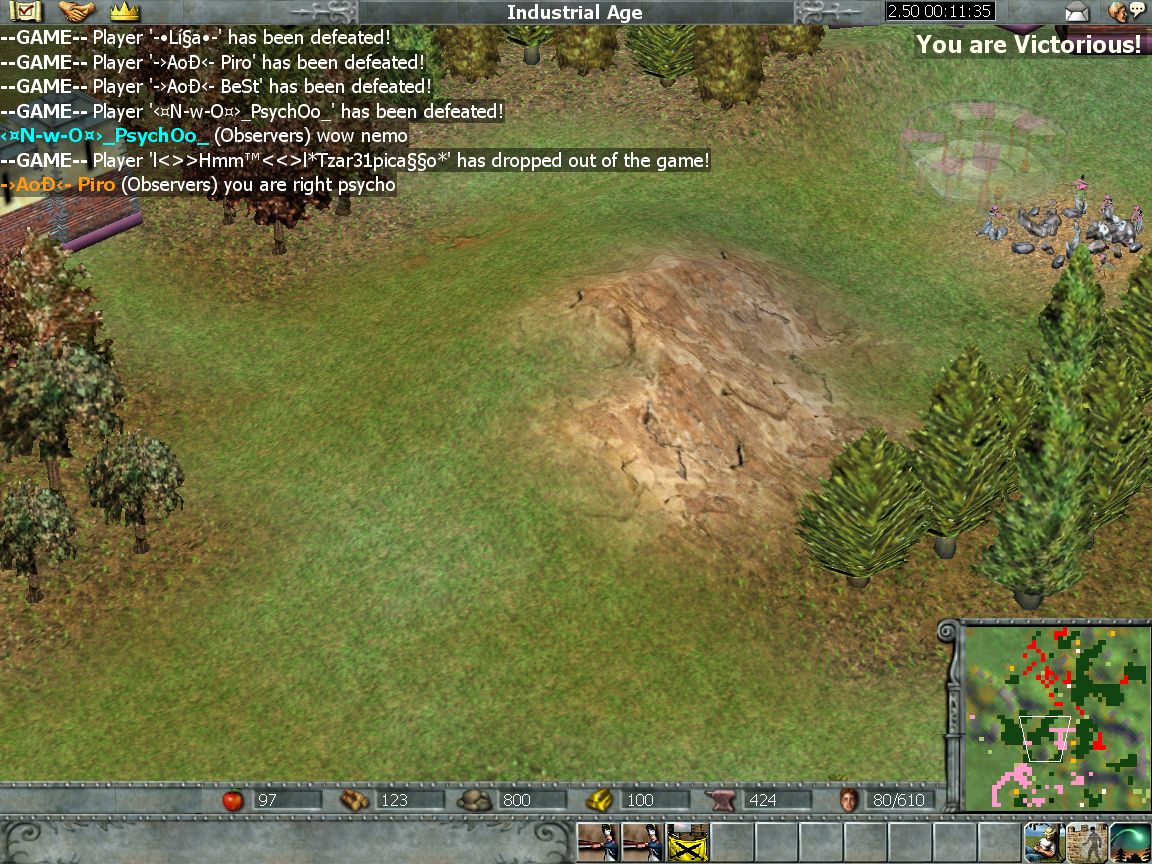Toggle the stone wall silhouette button
Viewport: 1152px width, 864px height.
[x=1087, y=843]
